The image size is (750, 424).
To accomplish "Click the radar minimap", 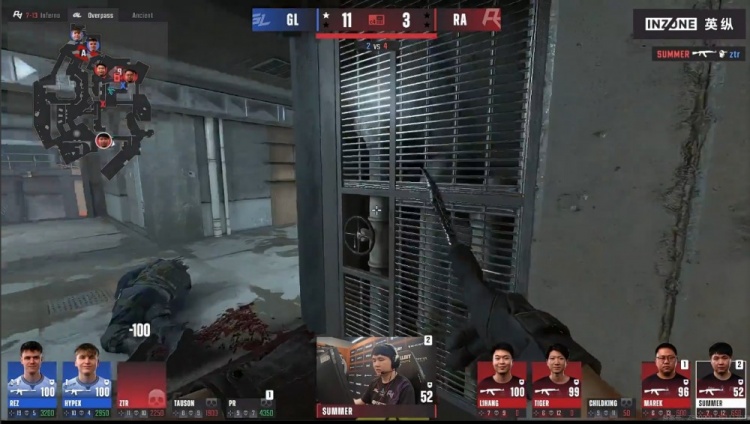I will pyautogui.click(x=93, y=95).
